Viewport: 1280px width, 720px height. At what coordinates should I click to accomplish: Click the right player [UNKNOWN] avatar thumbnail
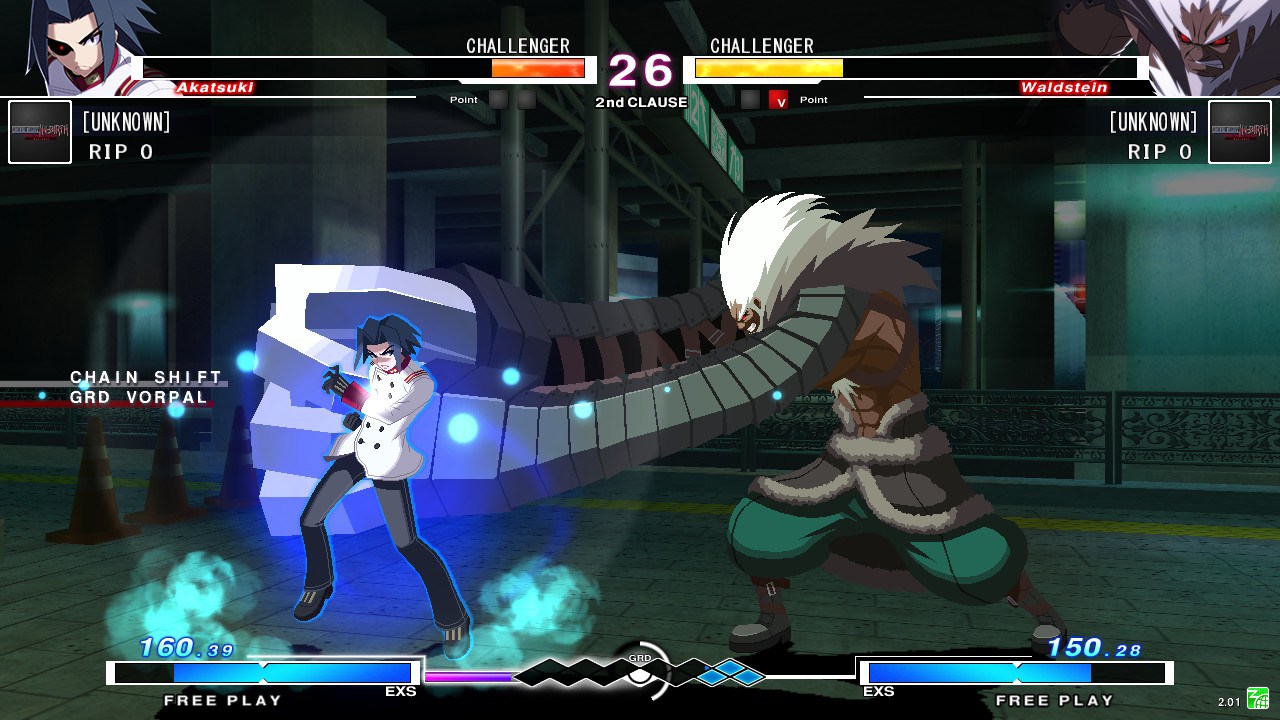(x=1240, y=131)
